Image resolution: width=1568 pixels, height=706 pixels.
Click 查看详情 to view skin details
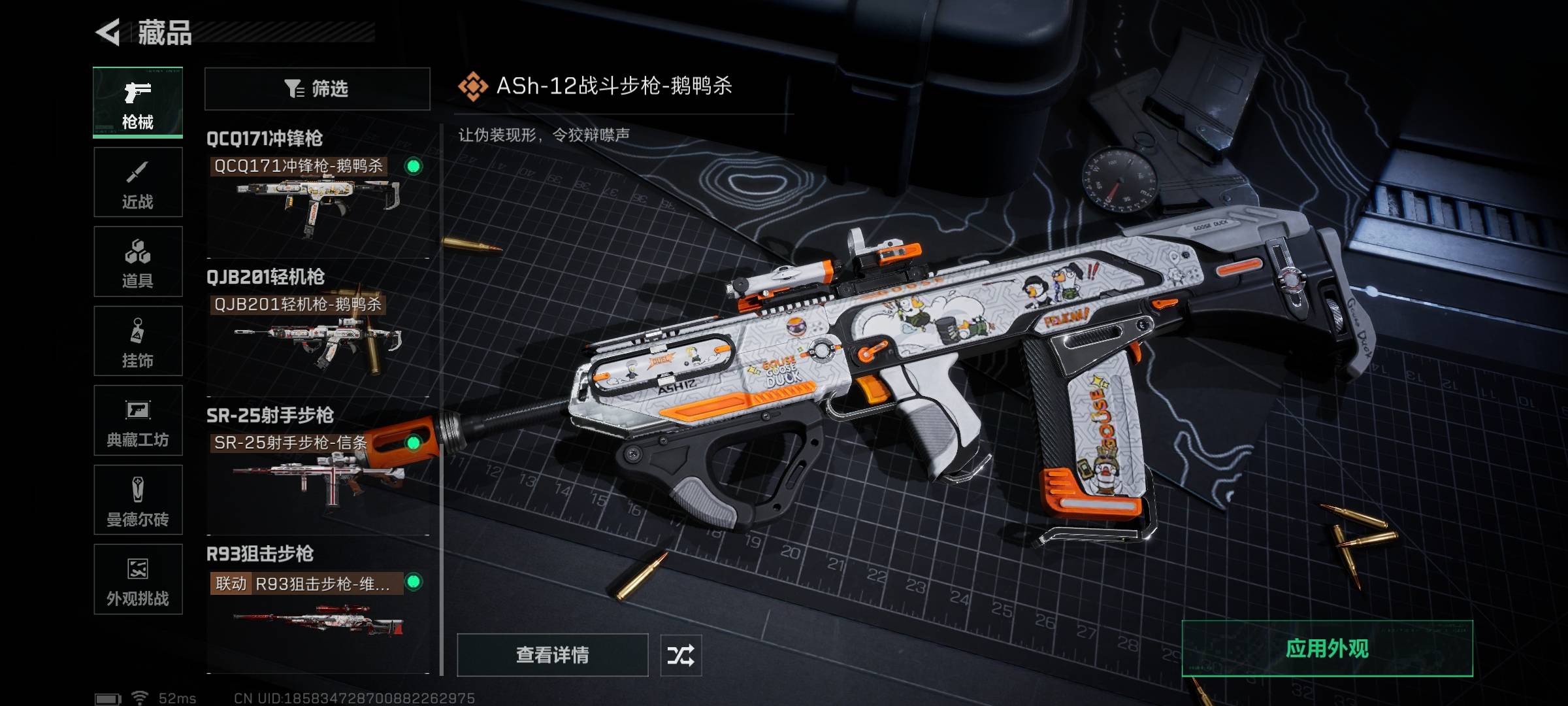click(x=553, y=655)
